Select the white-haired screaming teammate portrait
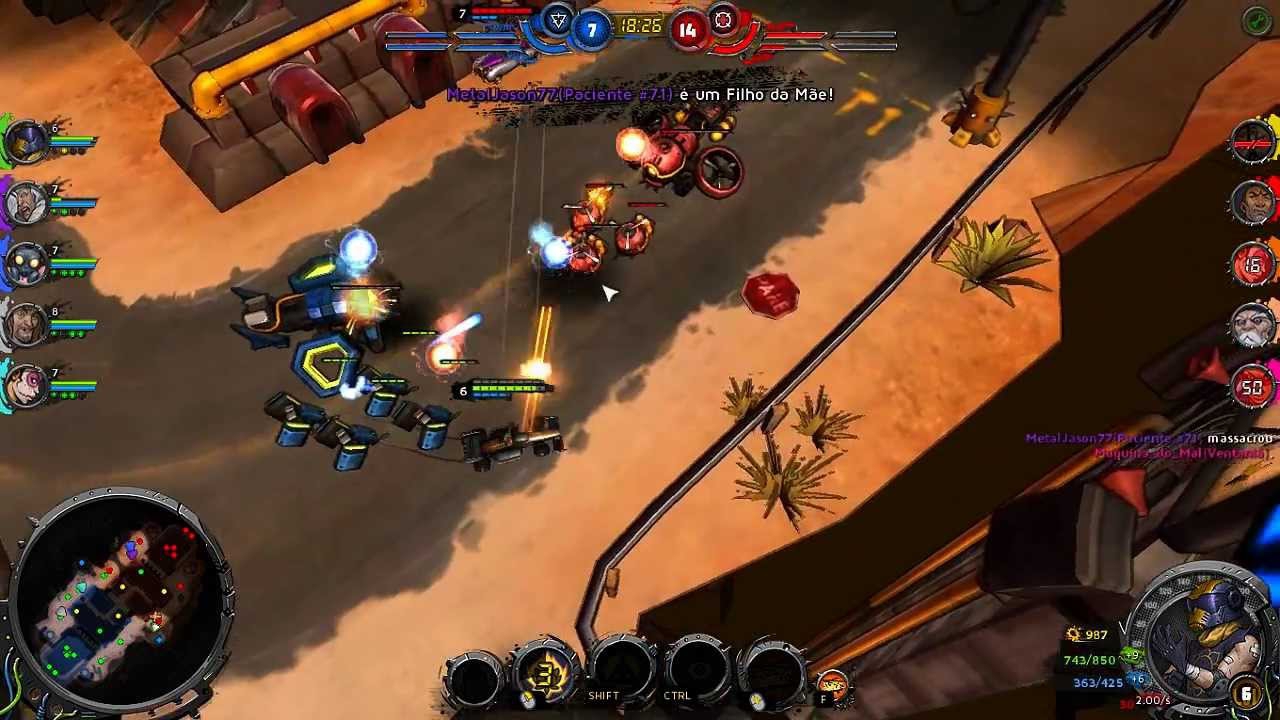The image size is (1280, 720). point(27,204)
